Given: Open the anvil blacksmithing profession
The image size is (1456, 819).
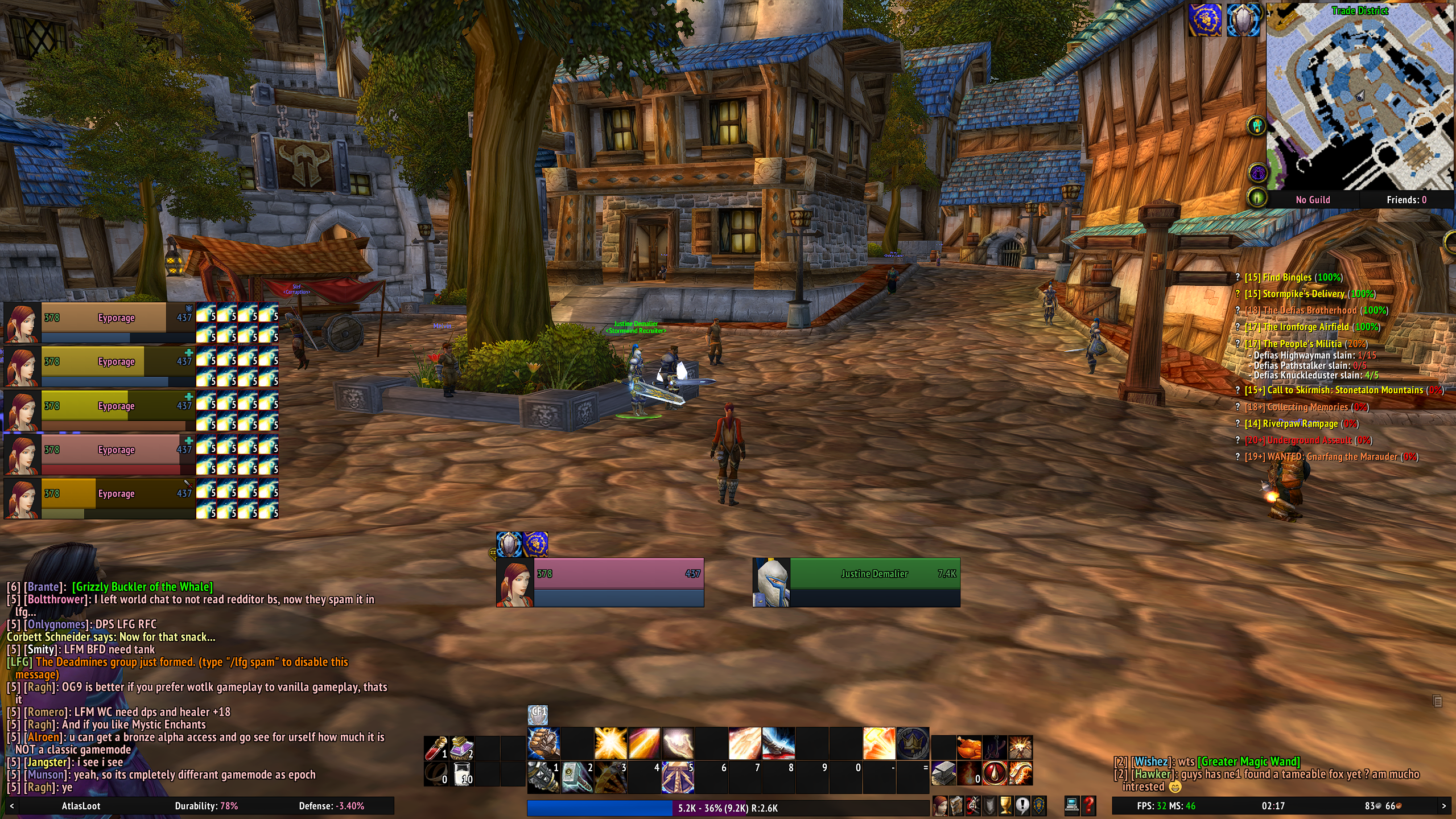Looking at the screenshot, I should coord(943,773).
